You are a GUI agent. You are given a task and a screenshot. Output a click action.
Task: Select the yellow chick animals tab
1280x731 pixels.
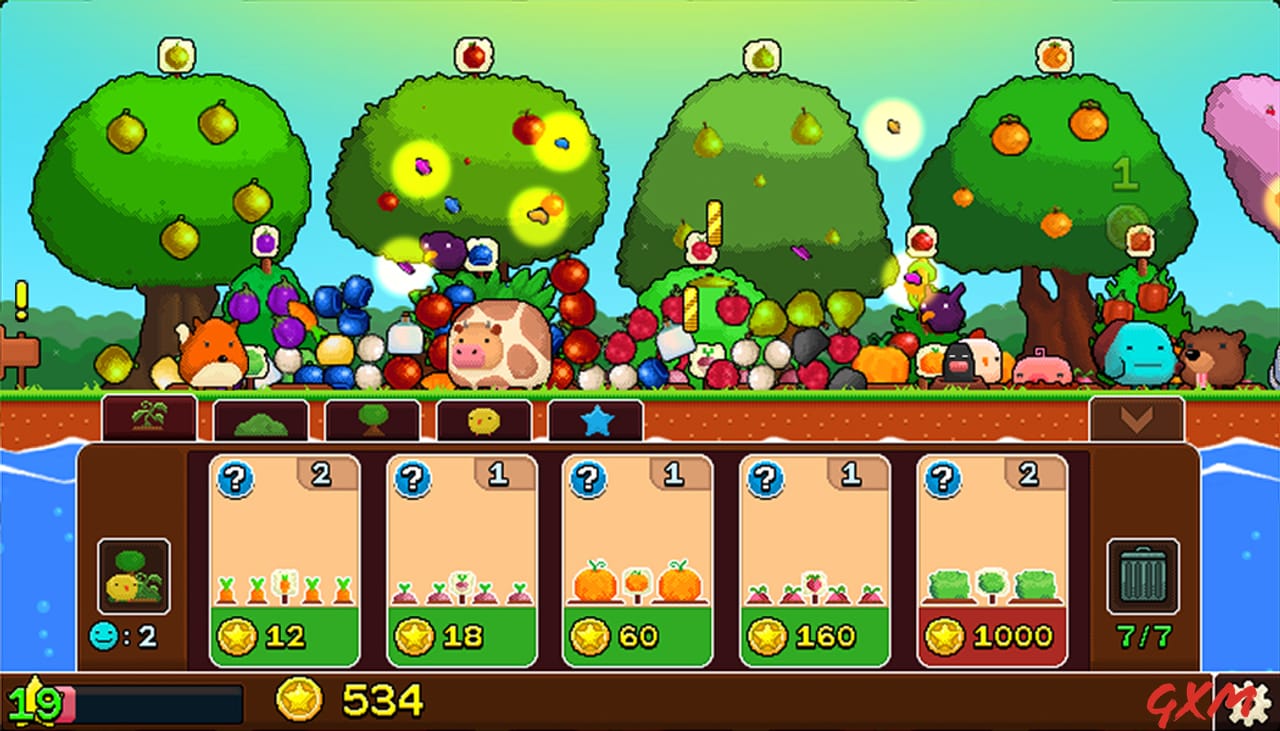pyautogui.click(x=485, y=419)
